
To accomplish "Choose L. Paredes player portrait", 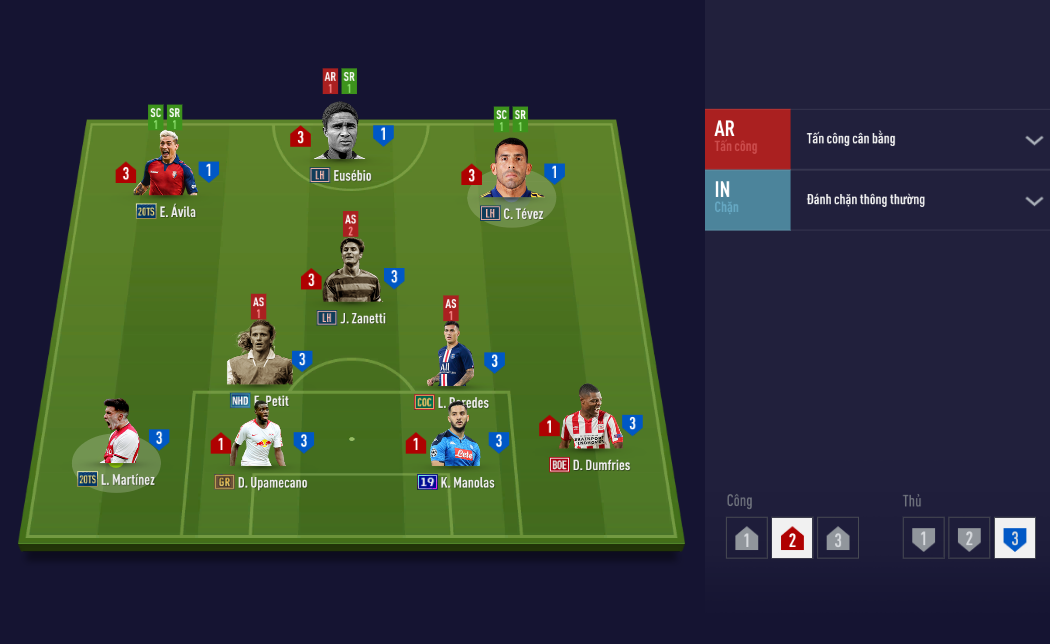I will coord(453,356).
